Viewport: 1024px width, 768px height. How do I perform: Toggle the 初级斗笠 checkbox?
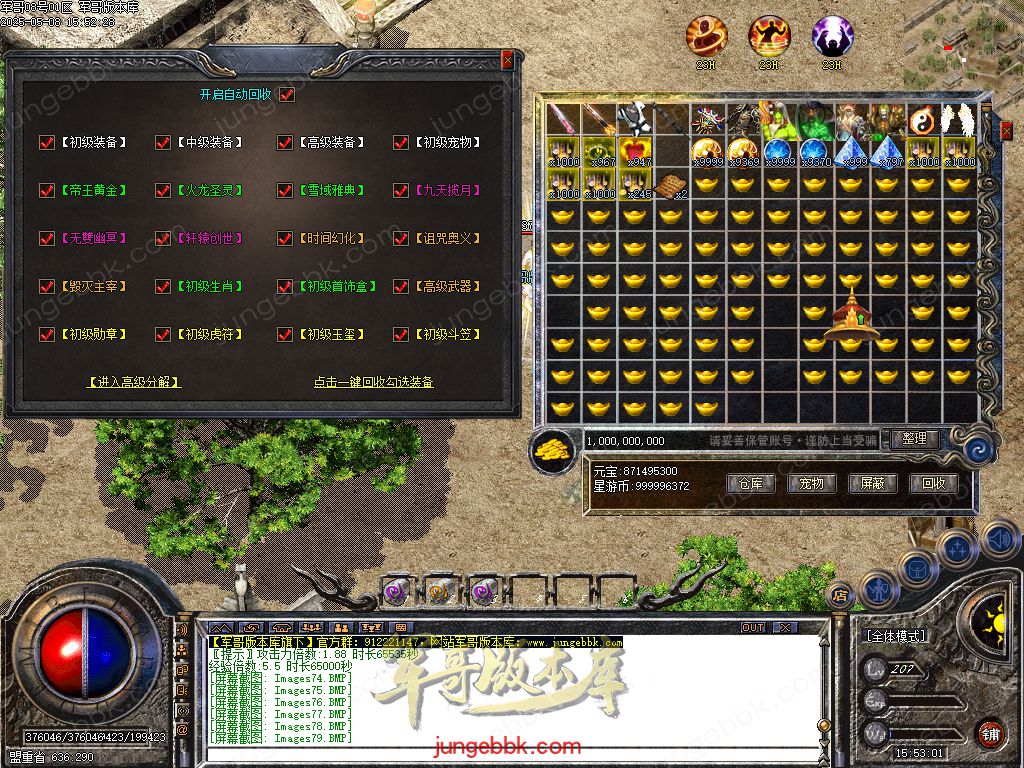(x=401, y=335)
